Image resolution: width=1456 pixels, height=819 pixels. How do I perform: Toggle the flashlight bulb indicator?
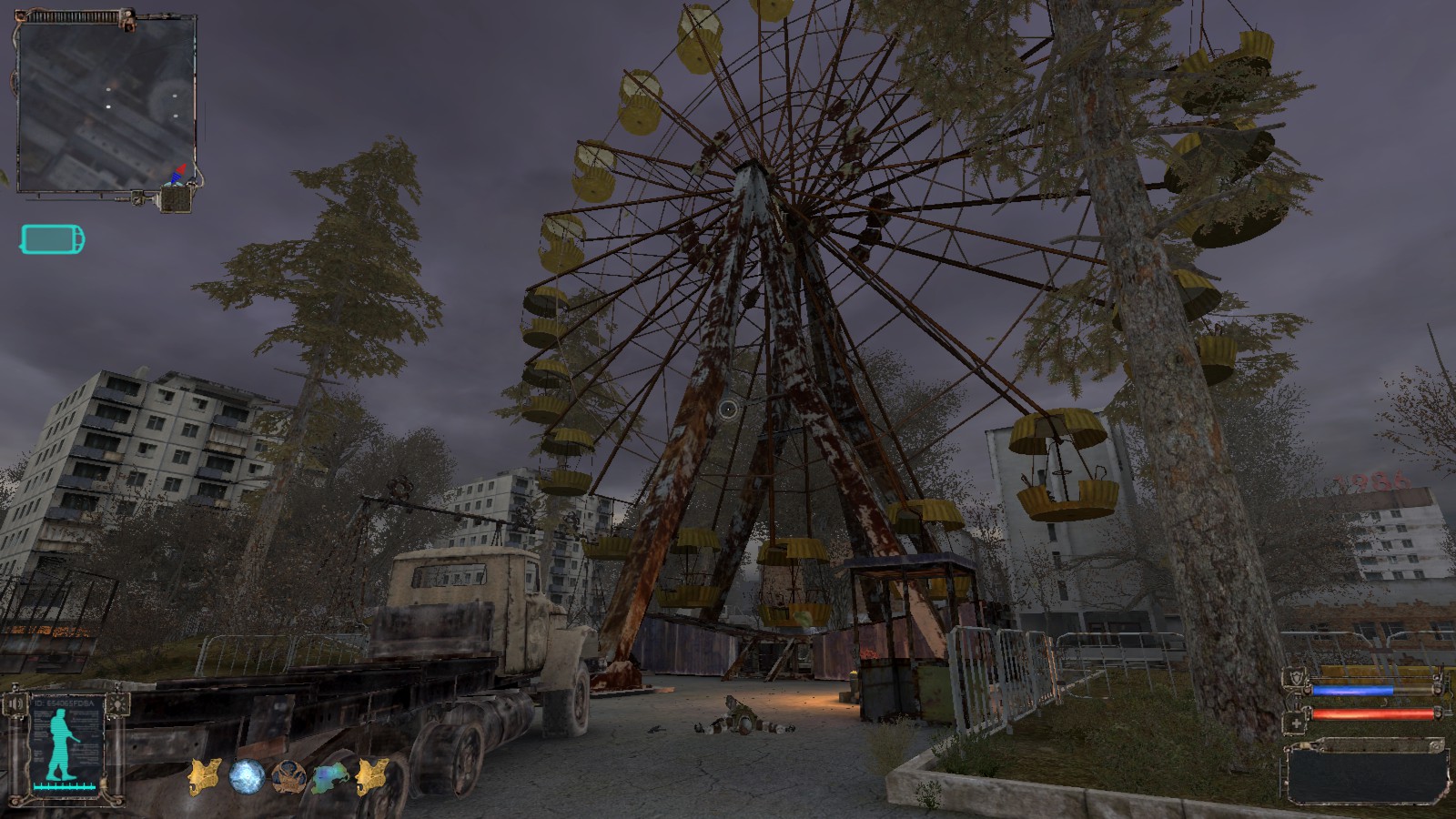pyautogui.click(x=117, y=704)
